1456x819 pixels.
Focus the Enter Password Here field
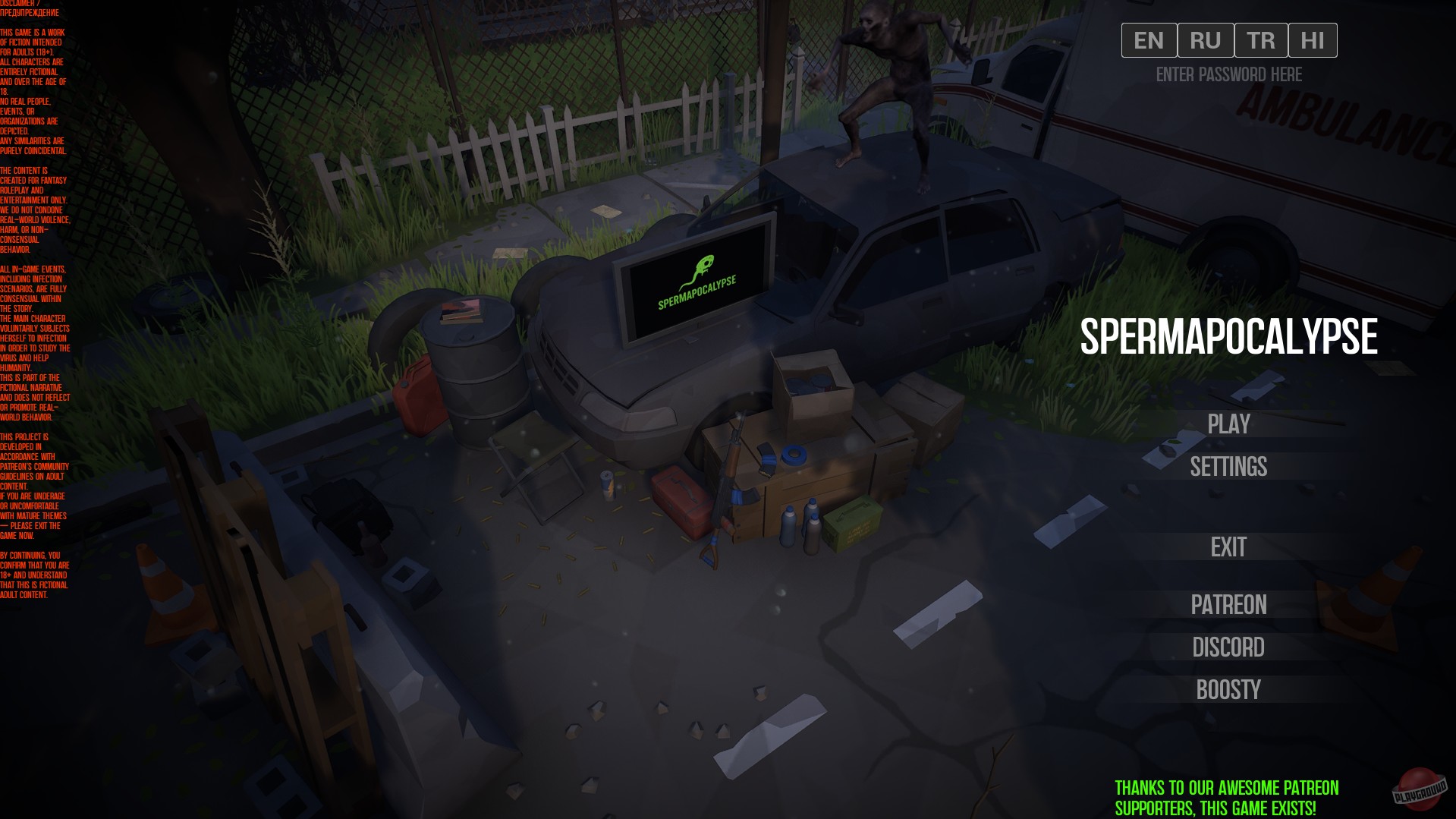pos(1228,74)
